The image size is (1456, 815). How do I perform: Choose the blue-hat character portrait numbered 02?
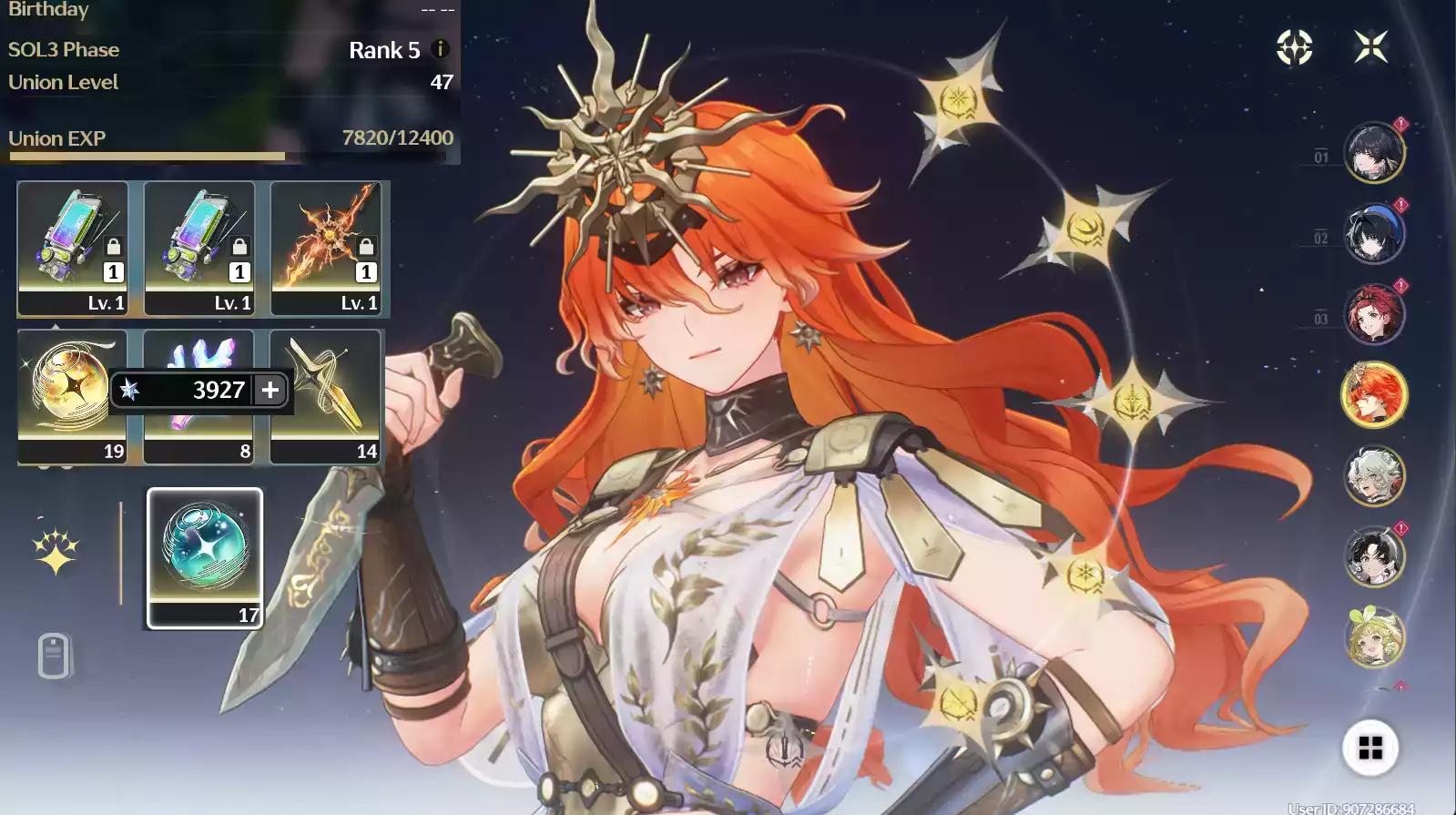tap(1374, 233)
